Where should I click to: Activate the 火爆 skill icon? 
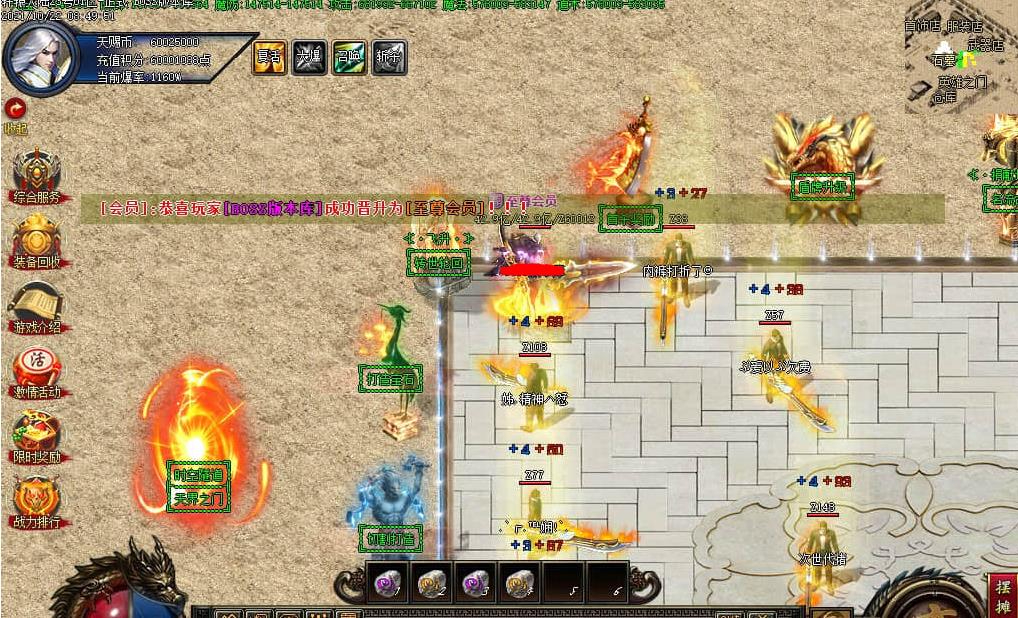click(x=309, y=57)
